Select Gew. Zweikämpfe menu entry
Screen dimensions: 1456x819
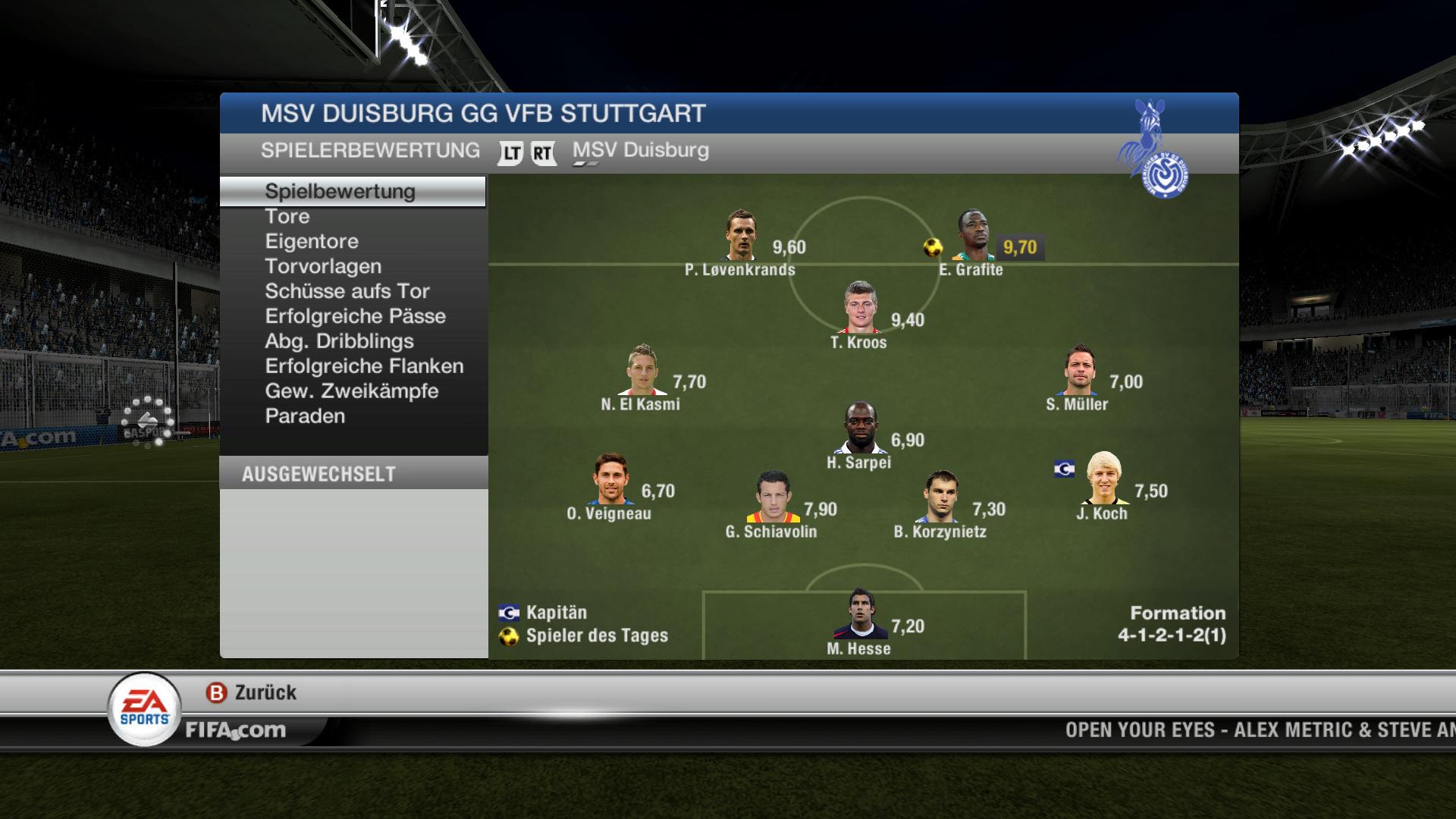tap(352, 392)
